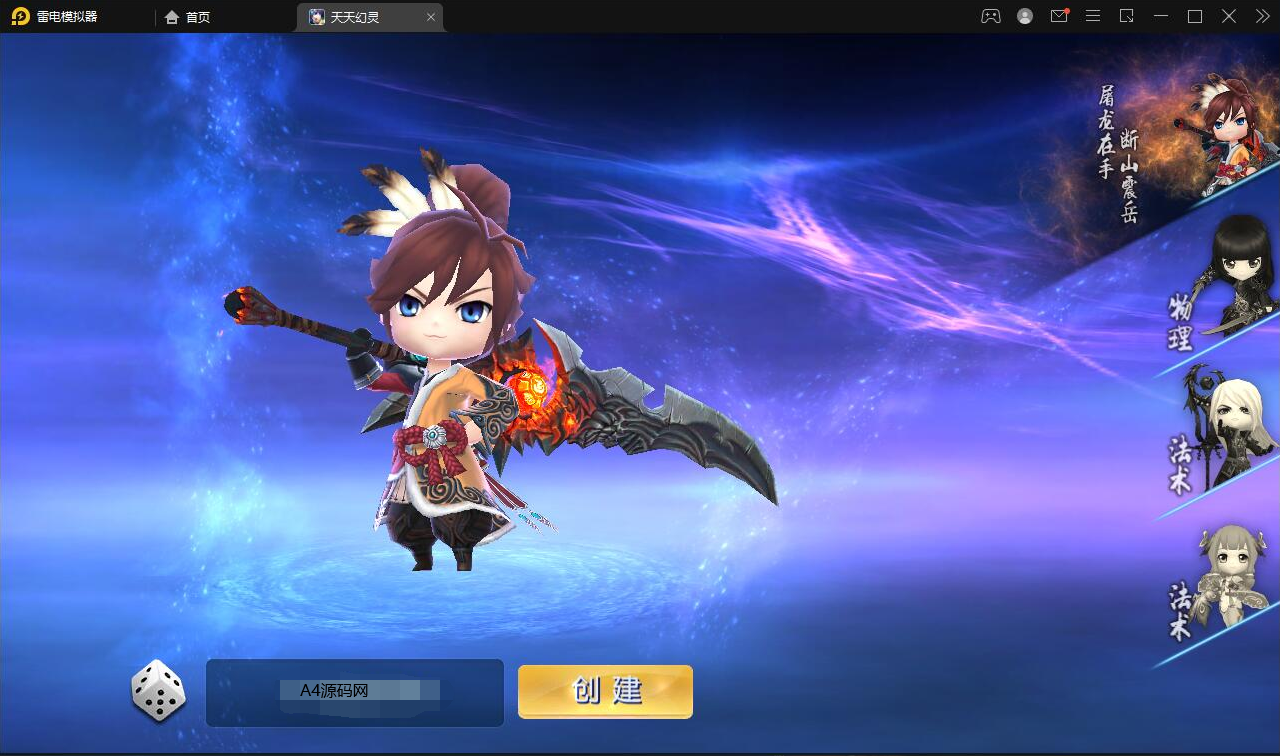Open the LDPlayer hamburger menu

pos(1093,16)
